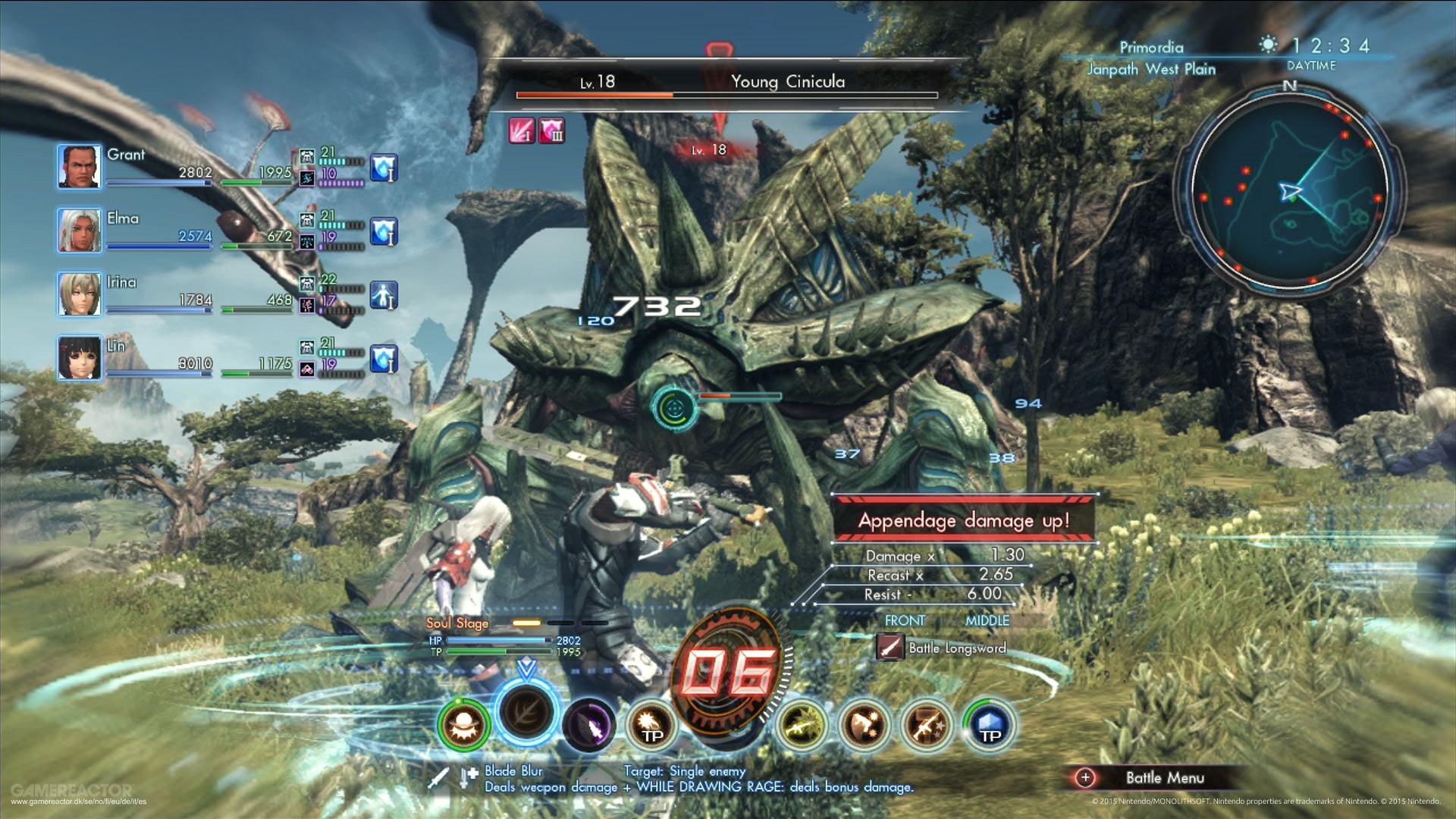Click Elma's character portrait
This screenshot has width=1456, height=819.
point(79,228)
